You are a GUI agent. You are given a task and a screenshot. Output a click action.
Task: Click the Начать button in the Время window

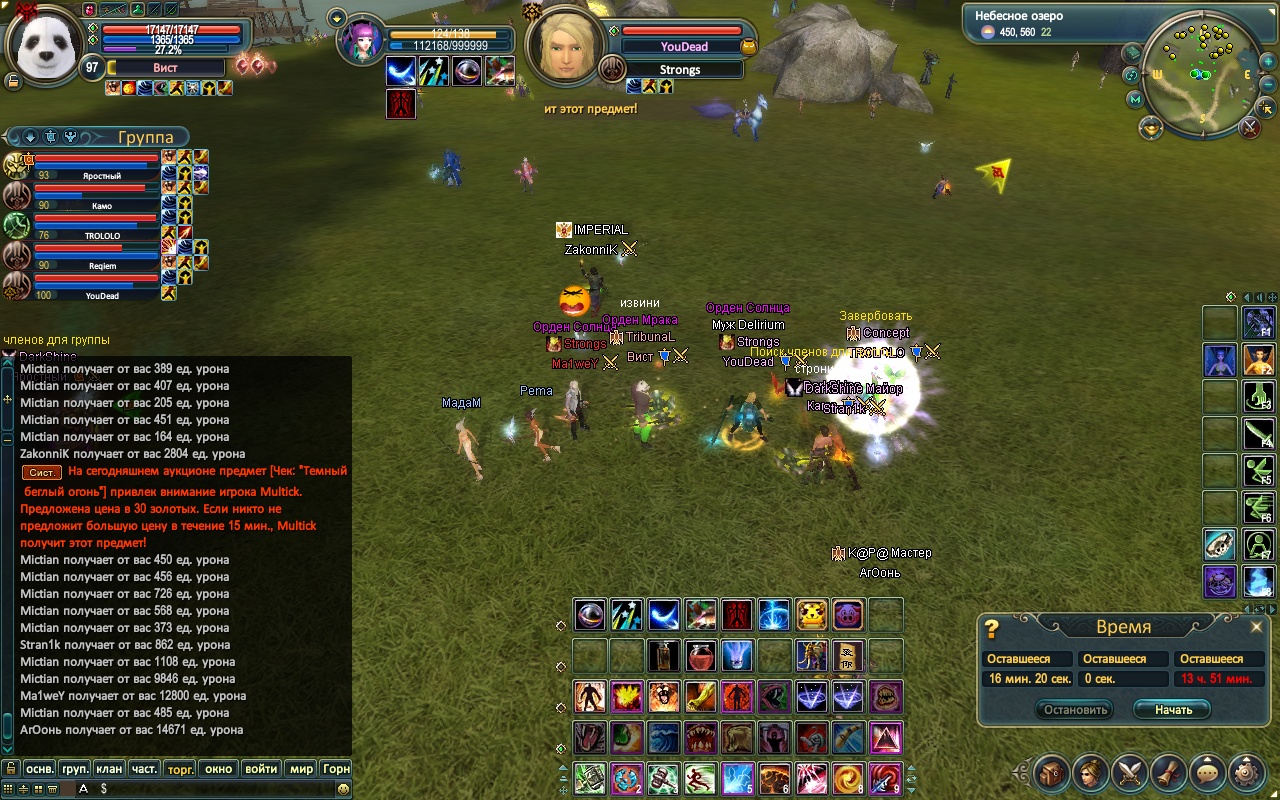pyautogui.click(x=1172, y=710)
